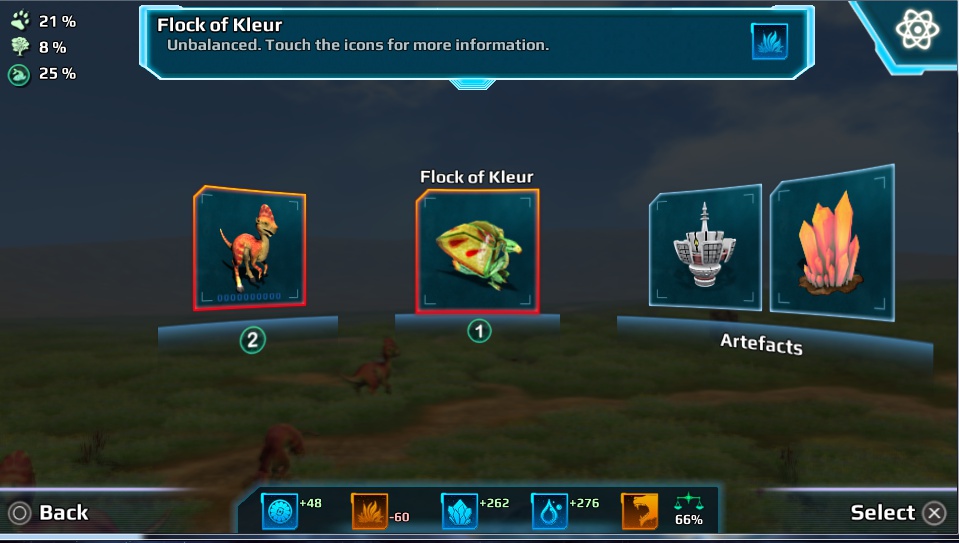
Task: Open the orange crystal artefact panel
Action: (831, 243)
